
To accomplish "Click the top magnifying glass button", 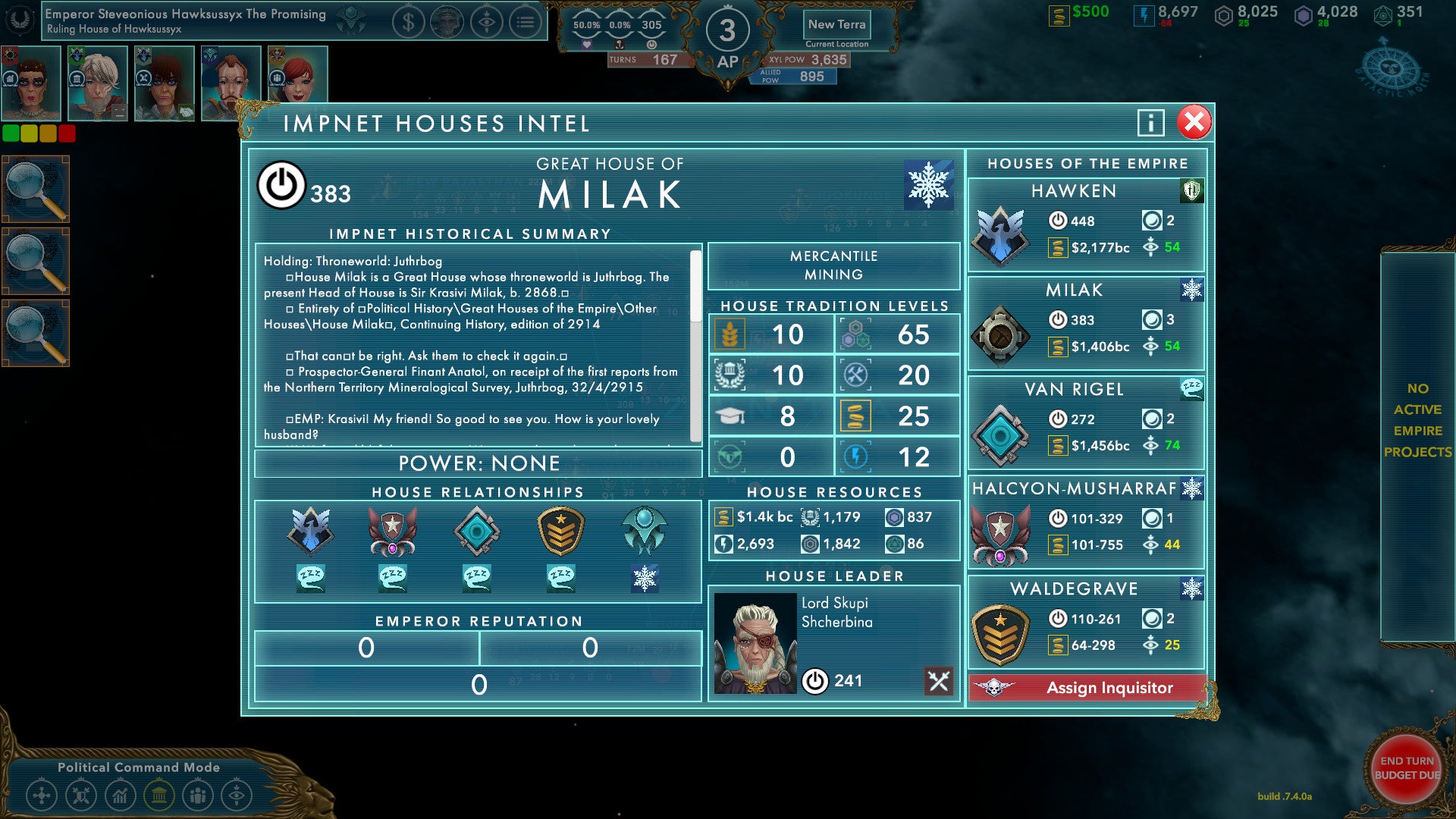I will (36, 189).
